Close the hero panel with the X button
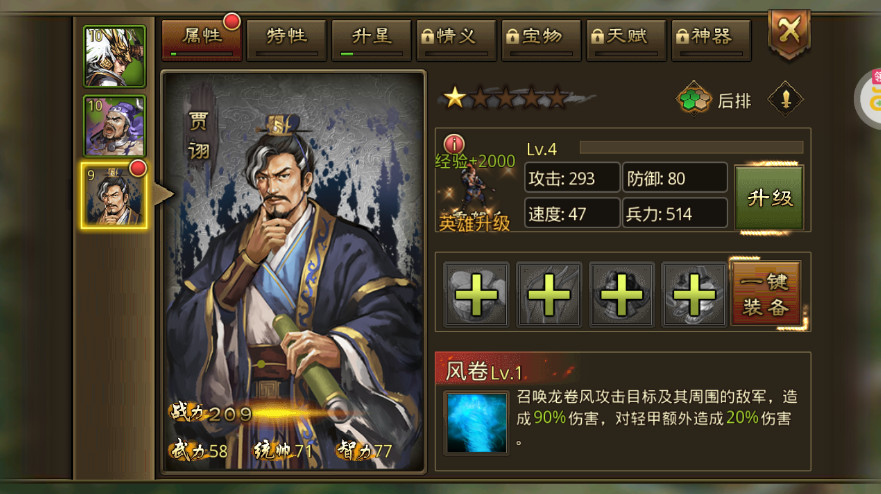Image resolution: width=881 pixels, height=494 pixels. coord(788,32)
